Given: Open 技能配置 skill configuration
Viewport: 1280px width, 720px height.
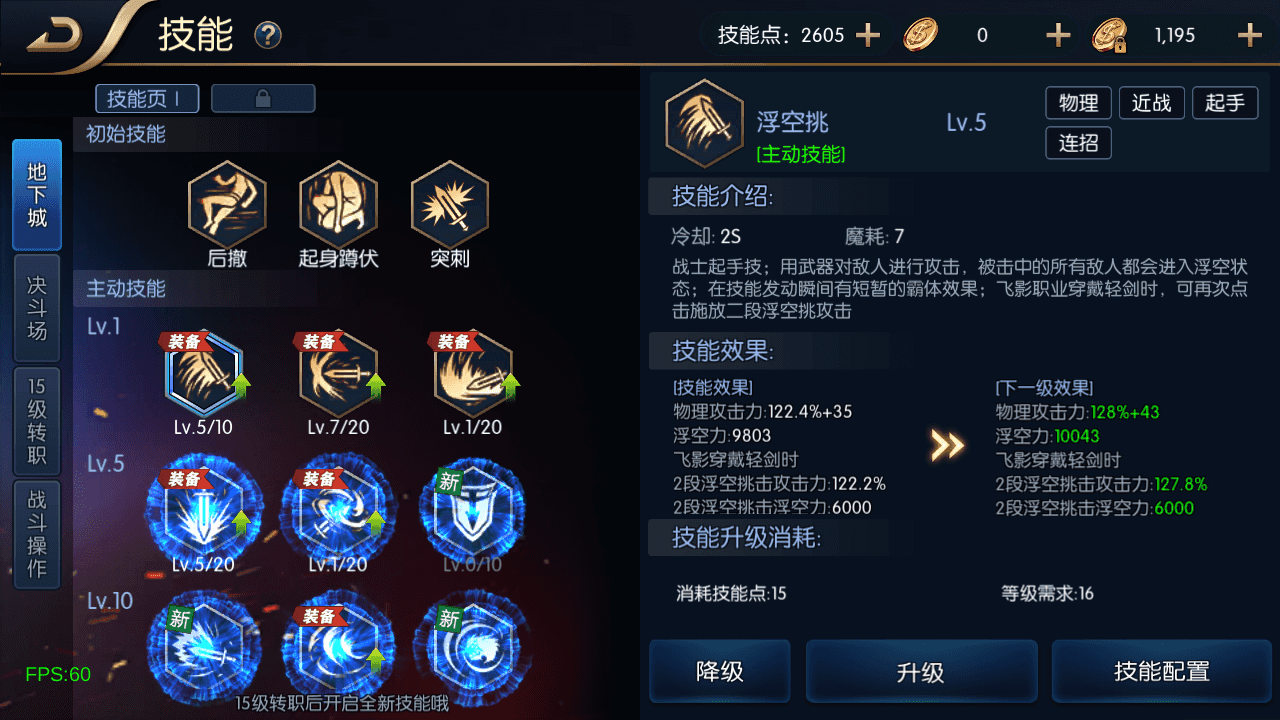Looking at the screenshot, I should click(x=1161, y=671).
